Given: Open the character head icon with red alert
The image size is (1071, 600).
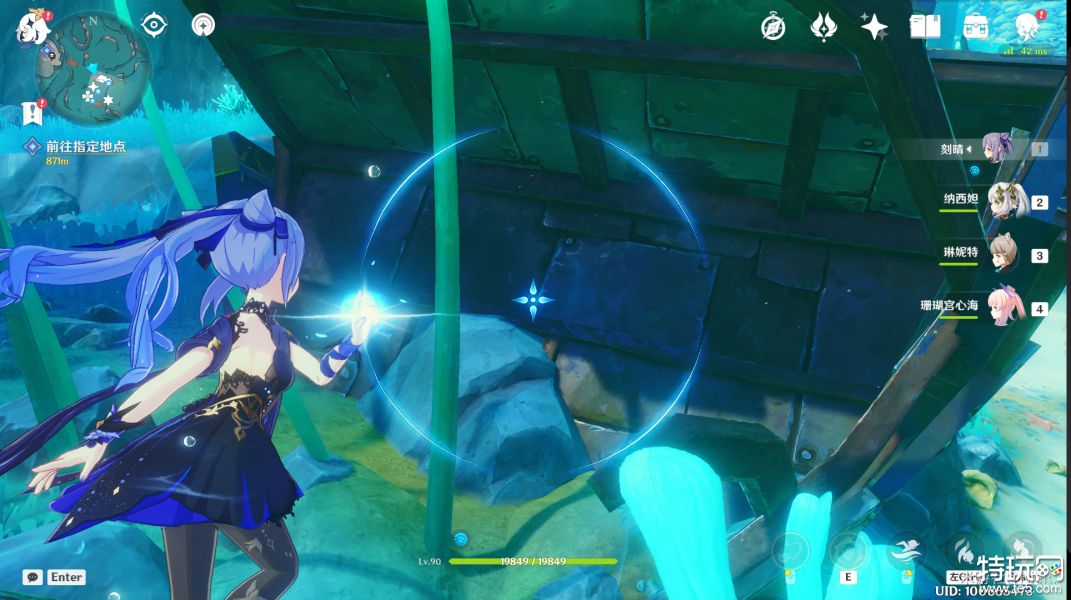Looking at the screenshot, I should [1027, 26].
